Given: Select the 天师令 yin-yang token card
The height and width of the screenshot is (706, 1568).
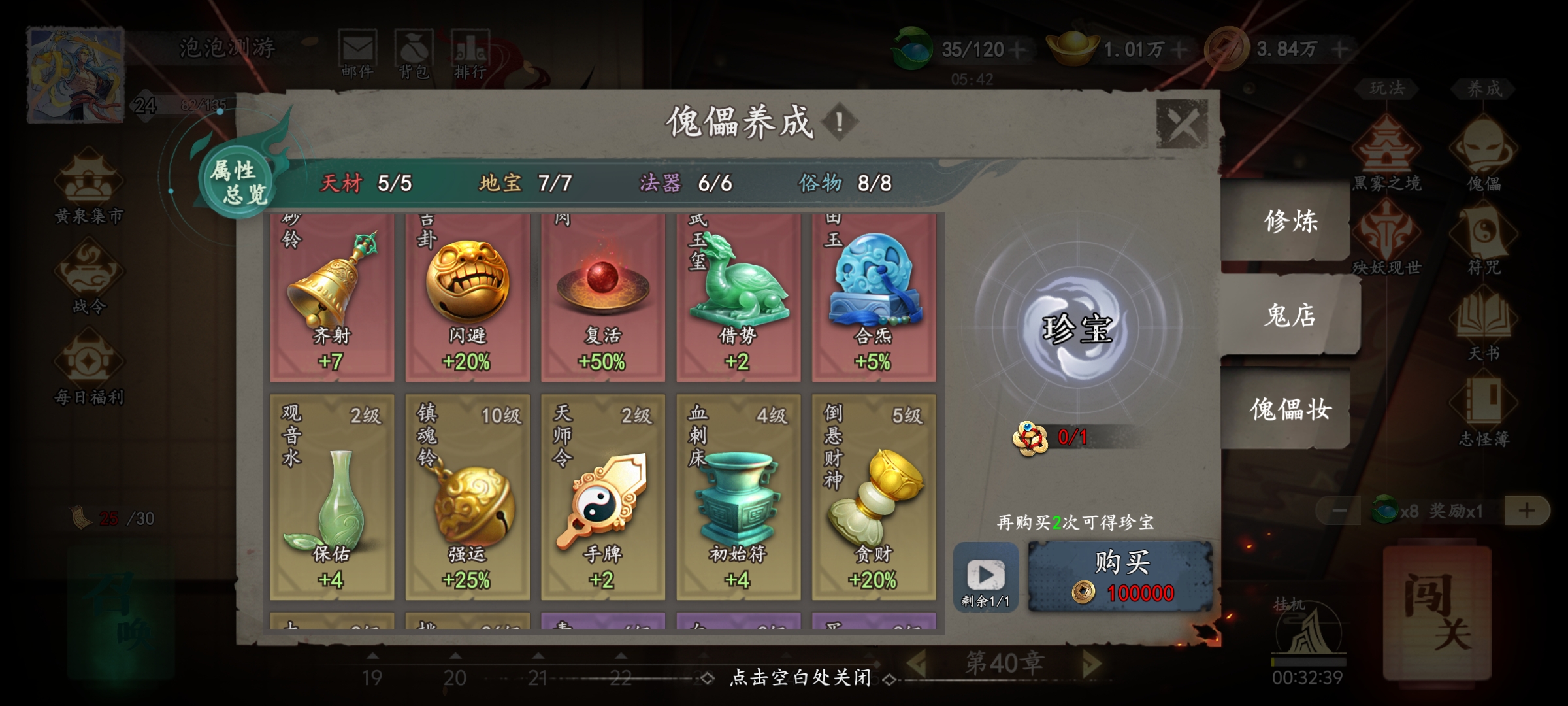Looking at the screenshot, I should pos(602,497).
